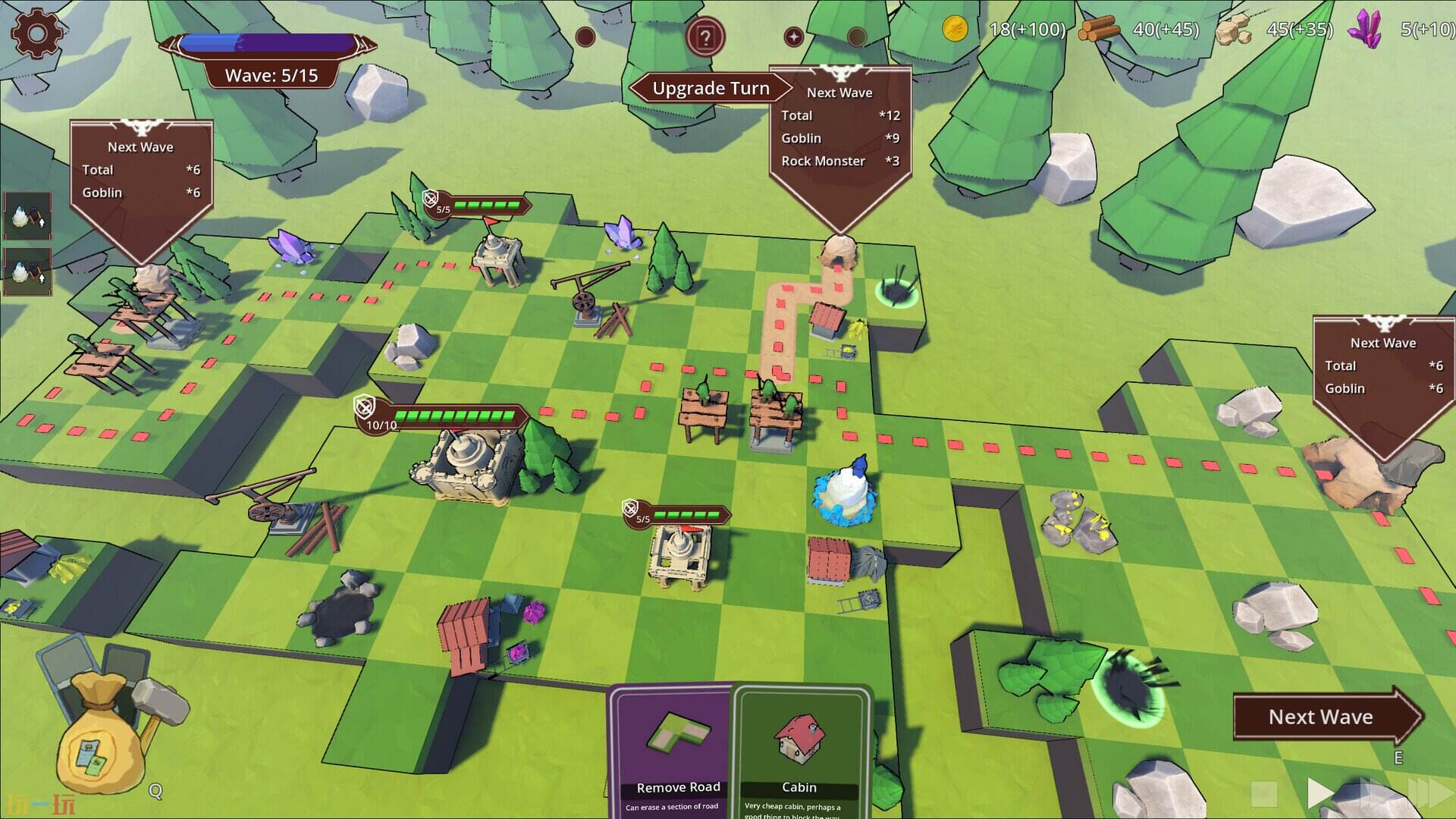Image resolution: width=1456 pixels, height=819 pixels.
Task: Switch to triple fast-forward speed
Action: [x=1429, y=793]
